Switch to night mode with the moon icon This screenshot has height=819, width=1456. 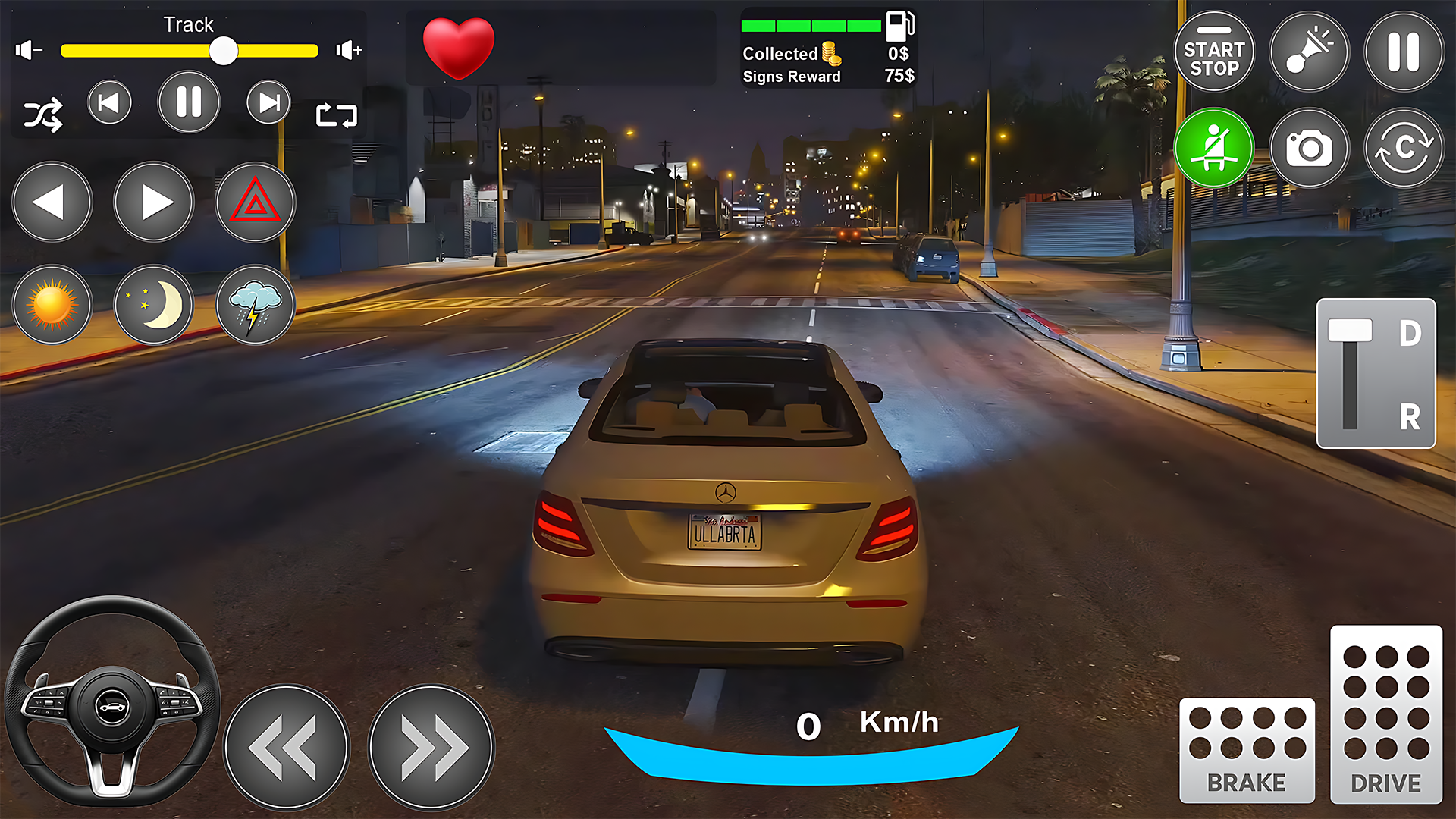(153, 305)
